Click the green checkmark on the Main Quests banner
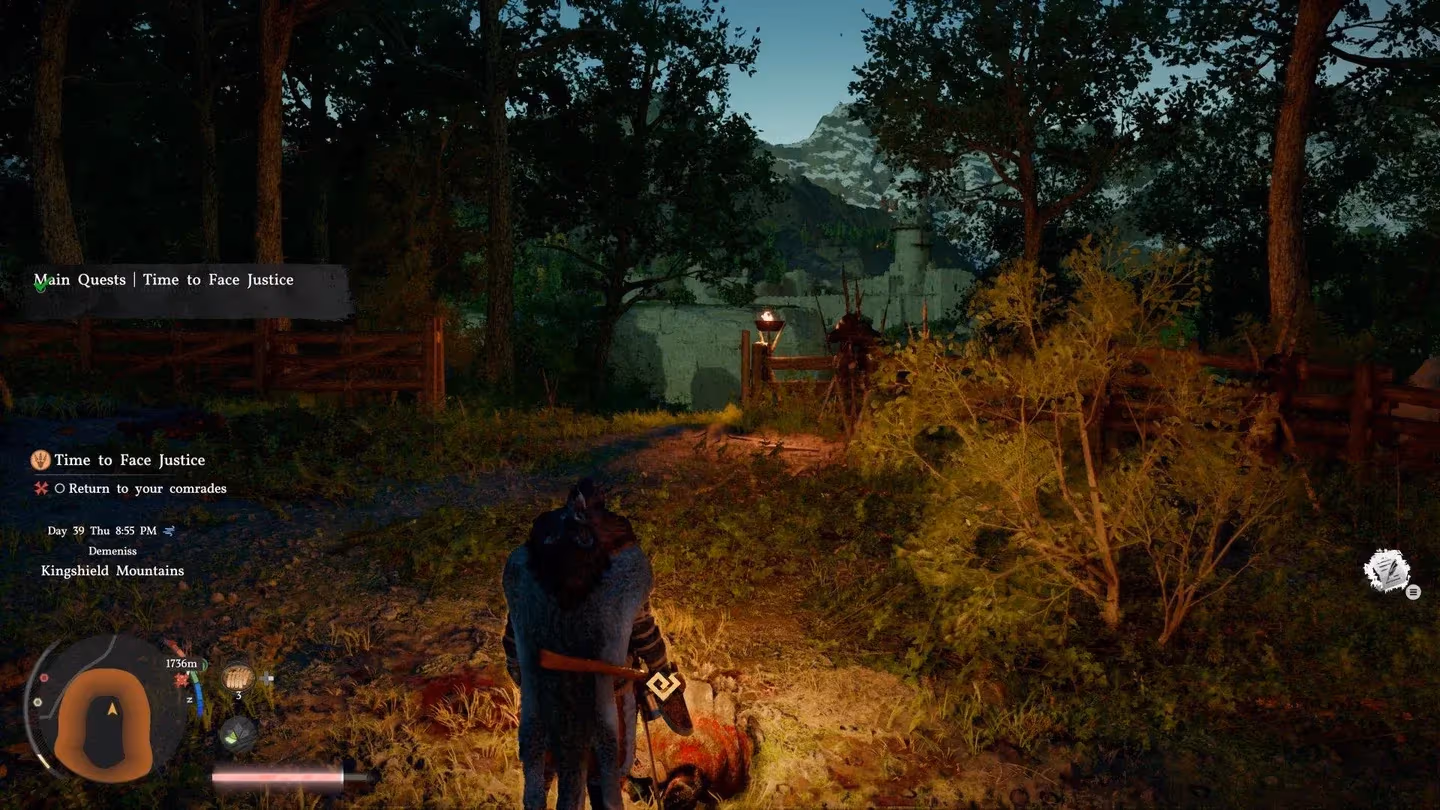The width and height of the screenshot is (1440, 810). (x=38, y=286)
